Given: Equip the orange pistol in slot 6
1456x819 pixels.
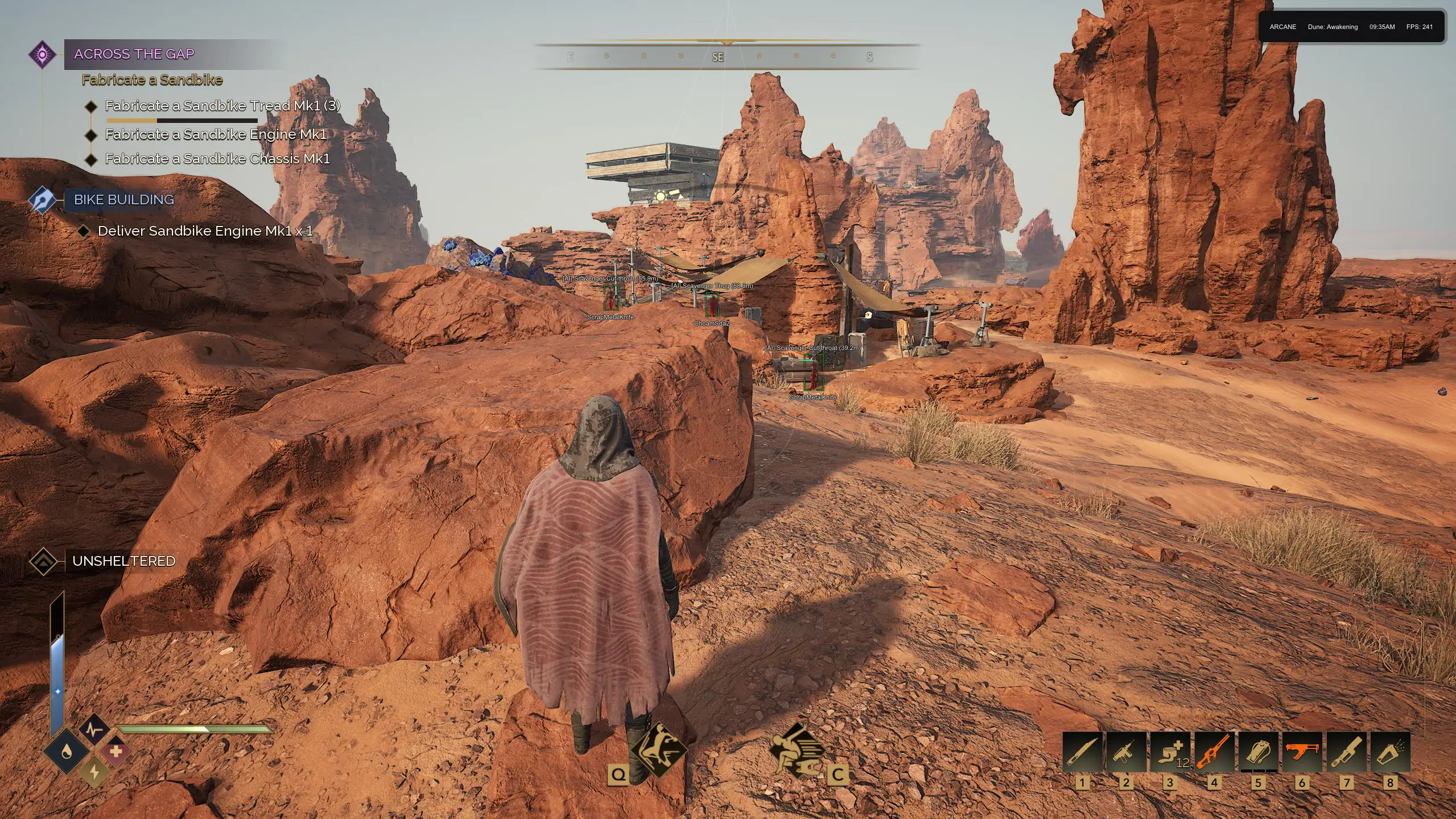Looking at the screenshot, I should (1302, 752).
